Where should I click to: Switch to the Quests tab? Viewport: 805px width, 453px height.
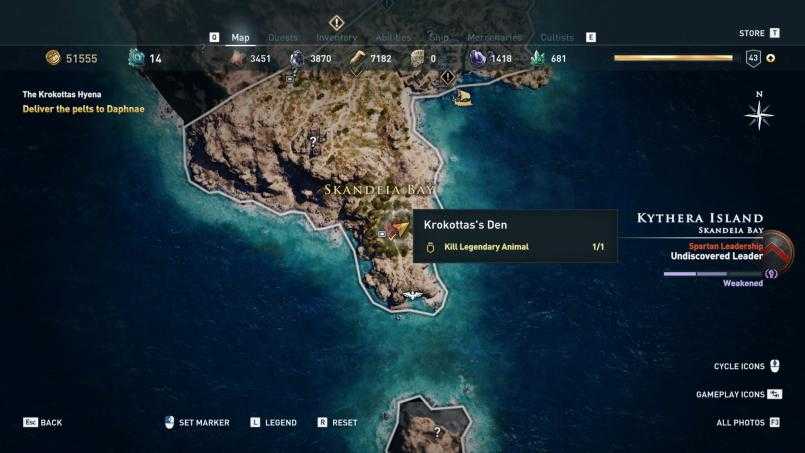click(x=283, y=38)
